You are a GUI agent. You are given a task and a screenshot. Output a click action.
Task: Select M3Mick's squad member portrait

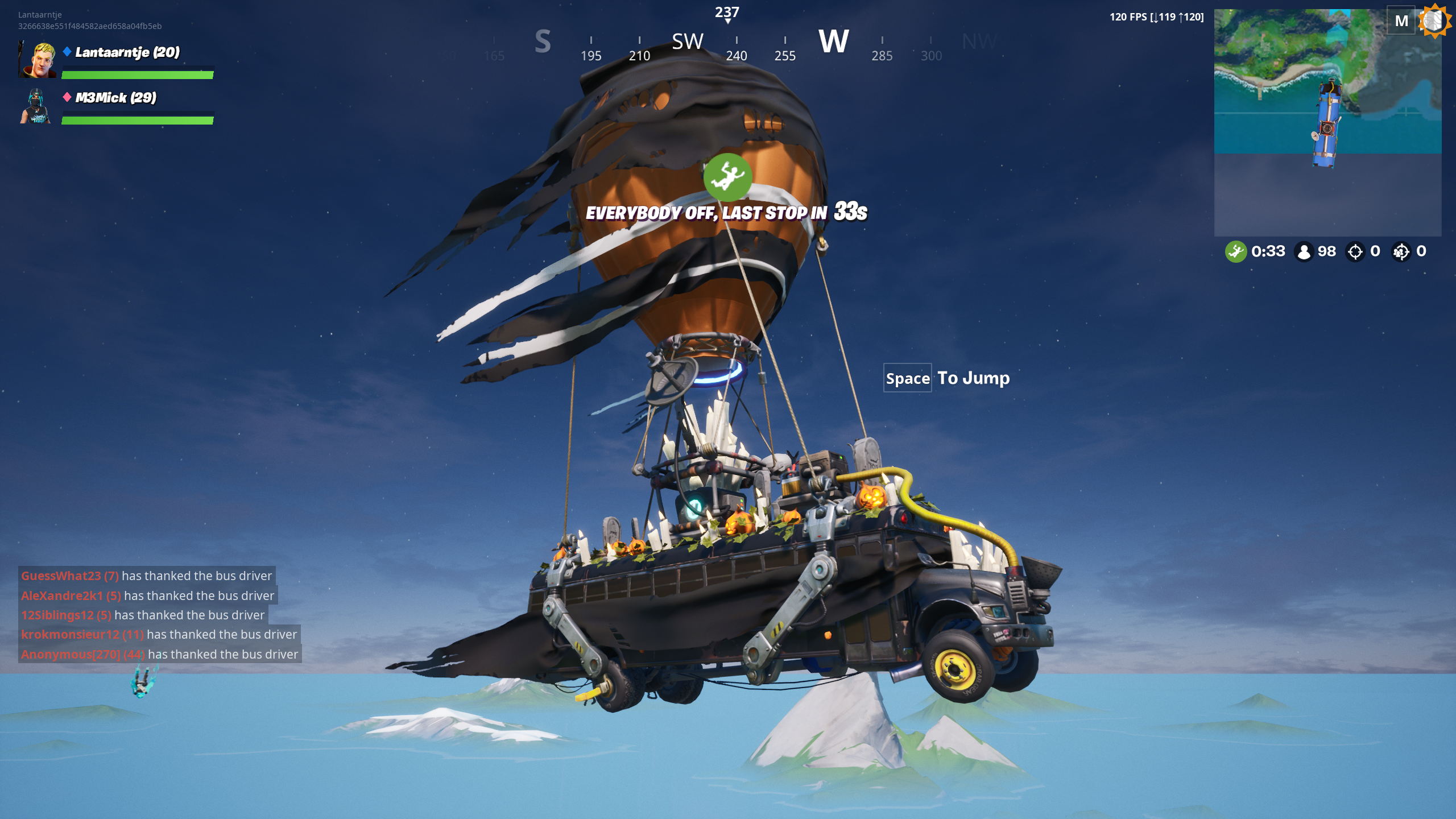point(36,106)
